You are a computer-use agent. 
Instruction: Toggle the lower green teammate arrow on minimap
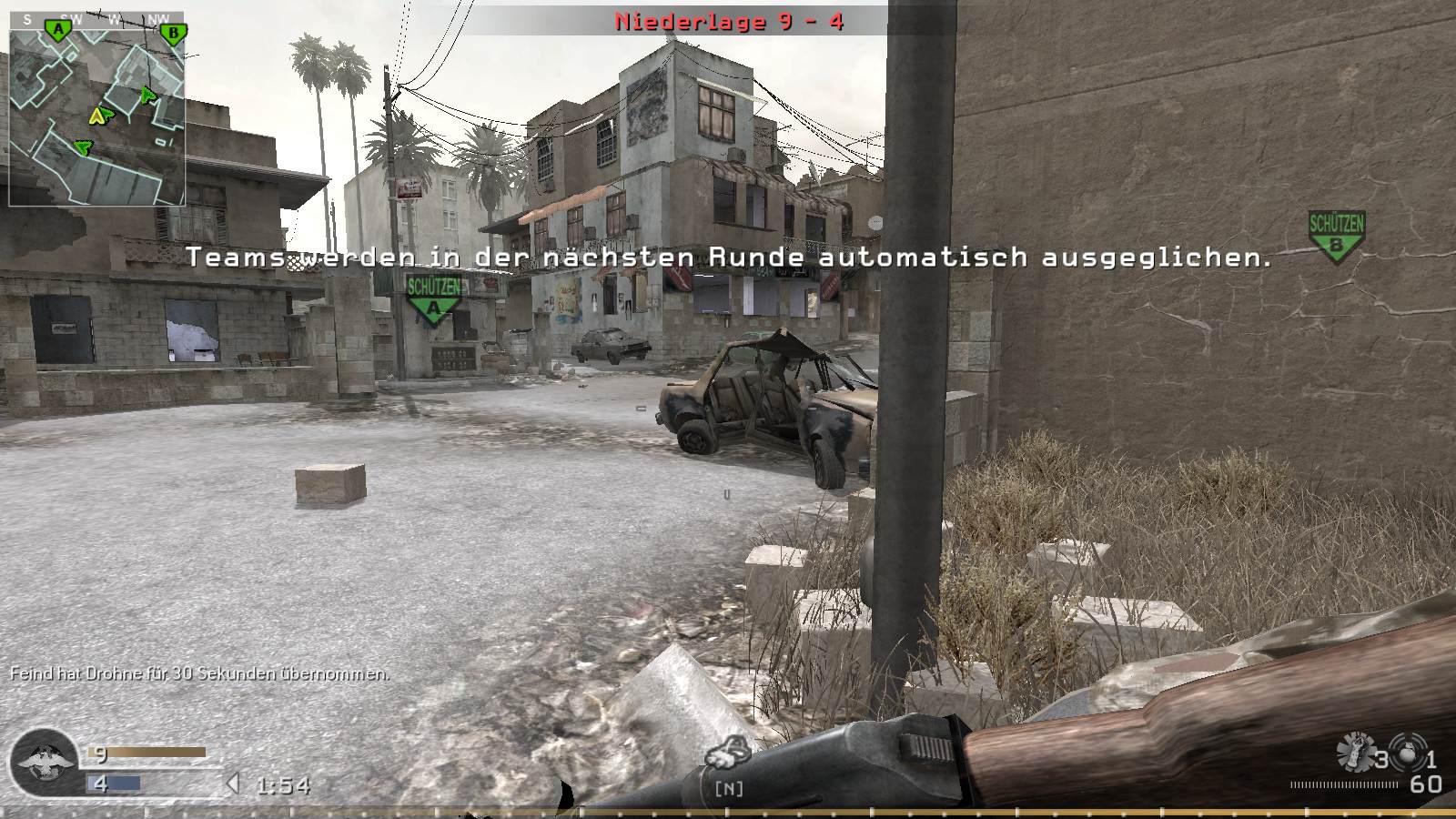(x=82, y=146)
